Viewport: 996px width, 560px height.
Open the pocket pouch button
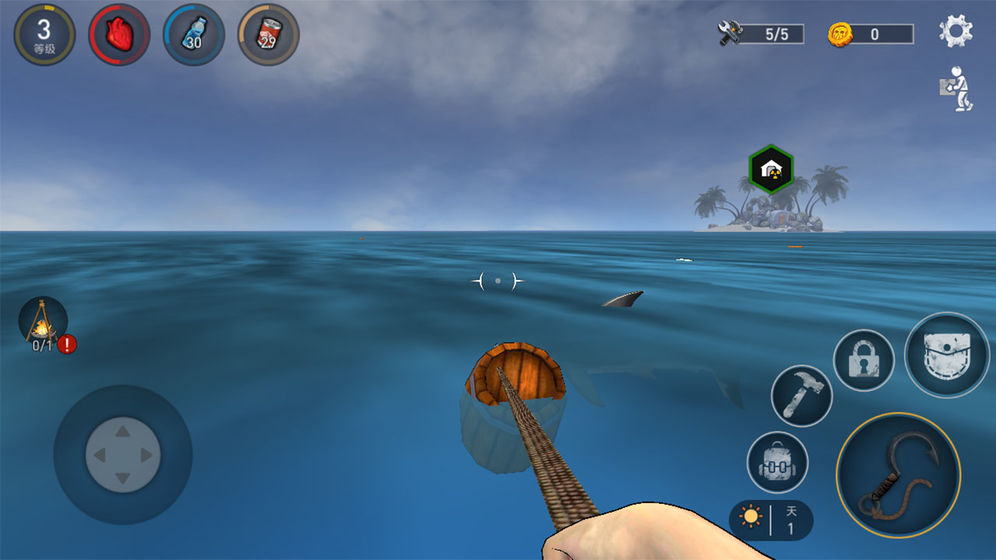(x=946, y=355)
